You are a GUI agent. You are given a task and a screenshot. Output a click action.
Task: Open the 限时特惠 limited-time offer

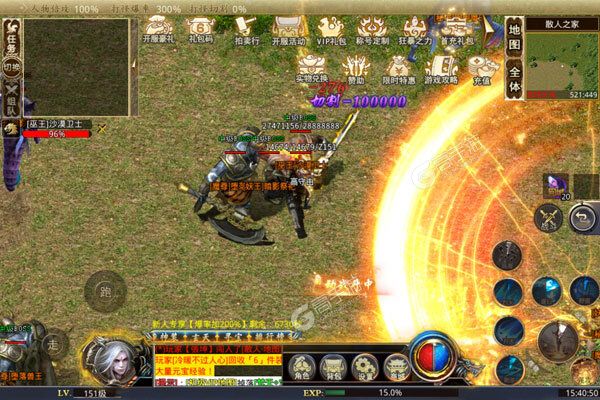pyautogui.click(x=397, y=67)
